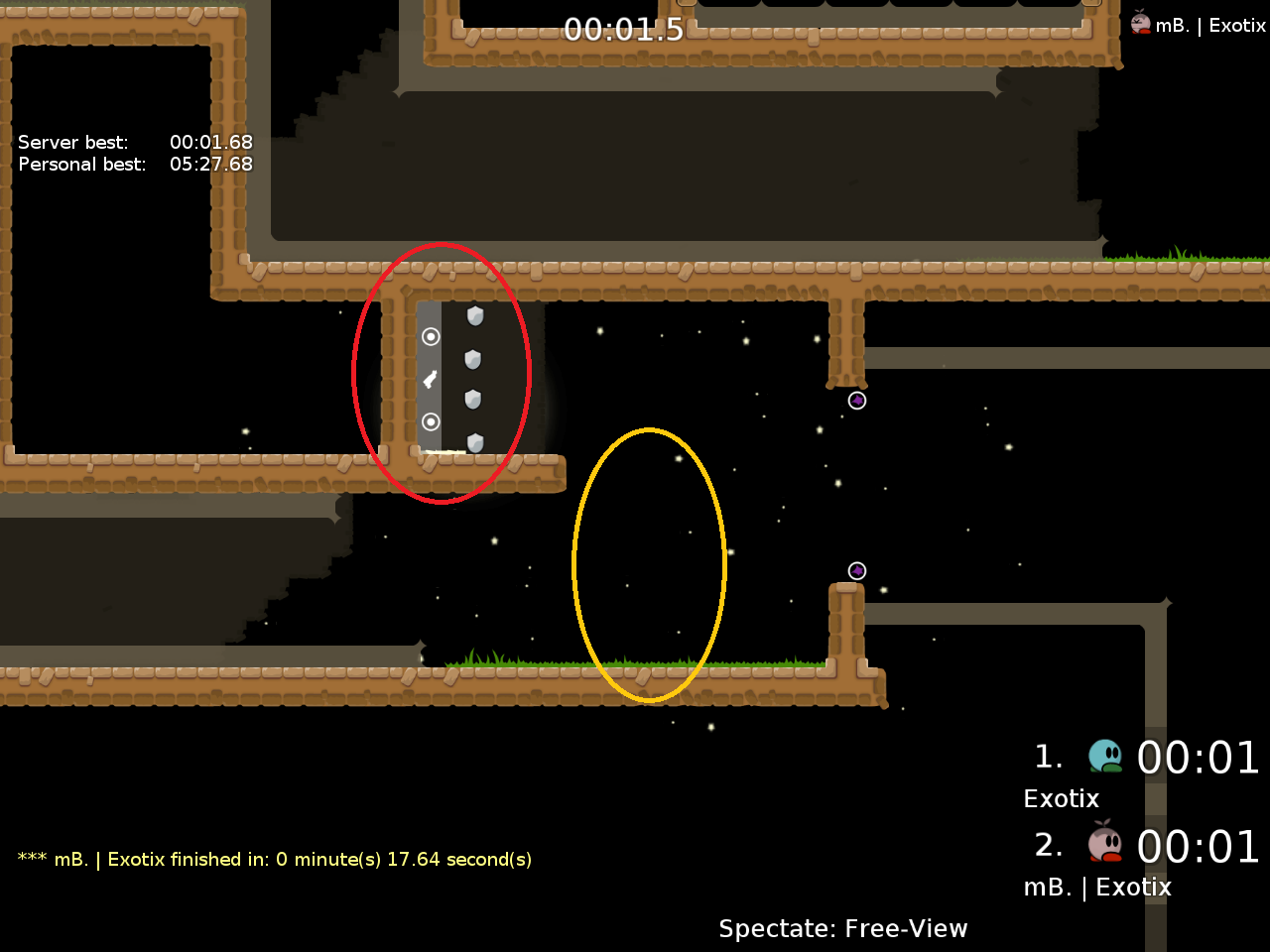Screen dimensions: 1270x952
Task: Click the armor shield resting on the ledge
Action: 474,443
